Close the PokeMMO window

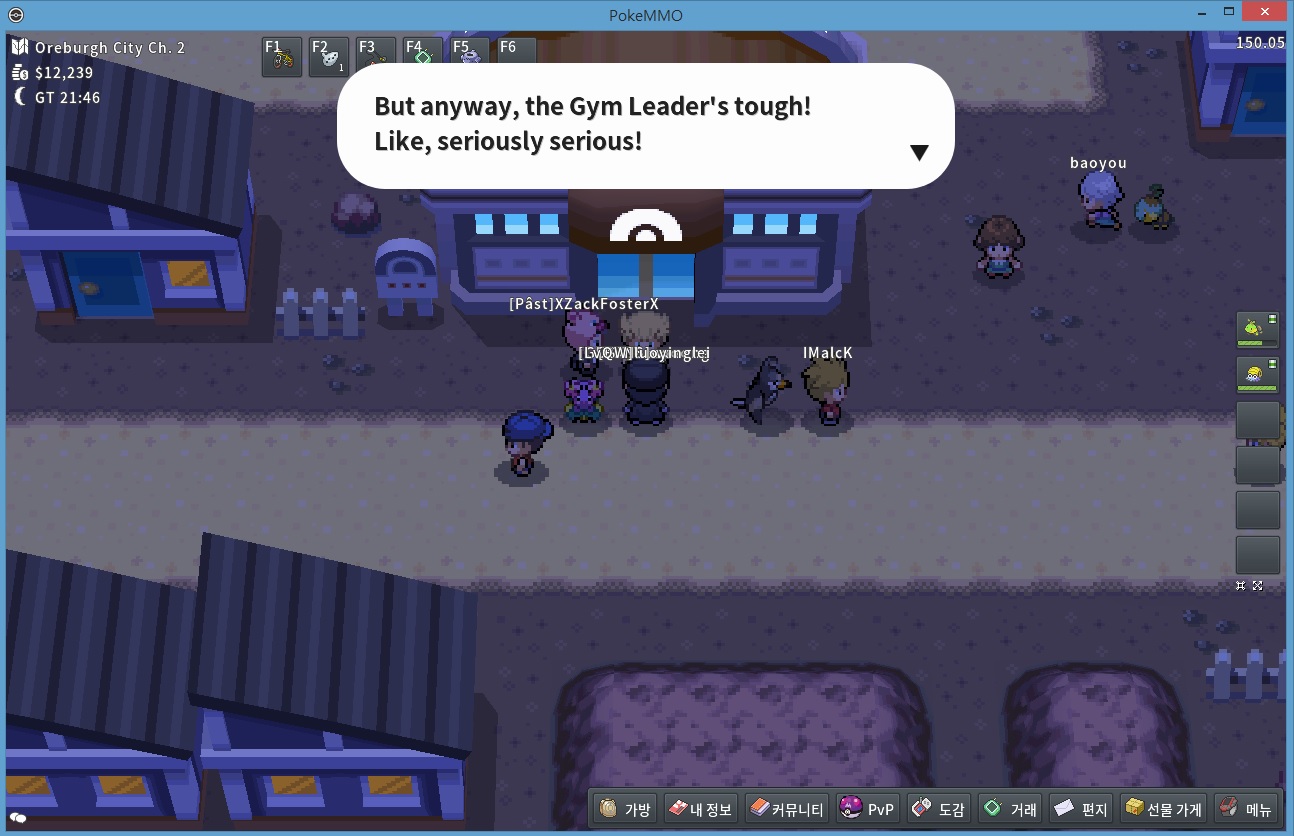[x=1265, y=13]
